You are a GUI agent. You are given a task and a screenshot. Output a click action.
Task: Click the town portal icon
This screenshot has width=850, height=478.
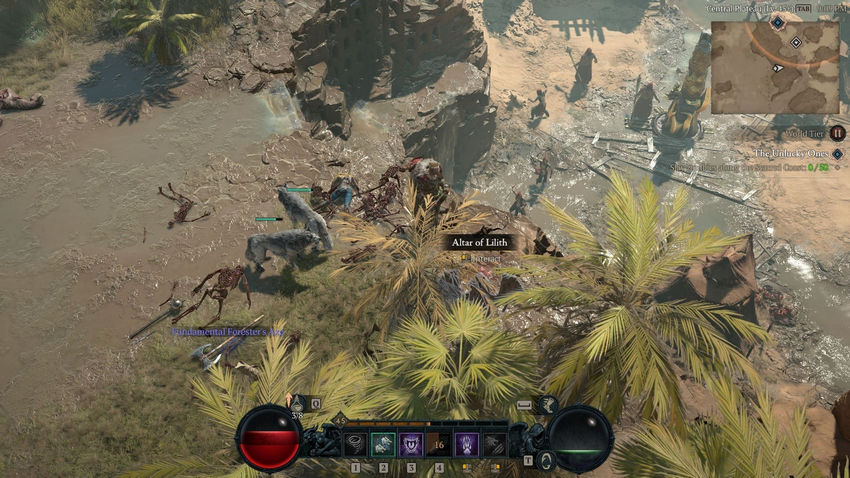click(x=546, y=460)
